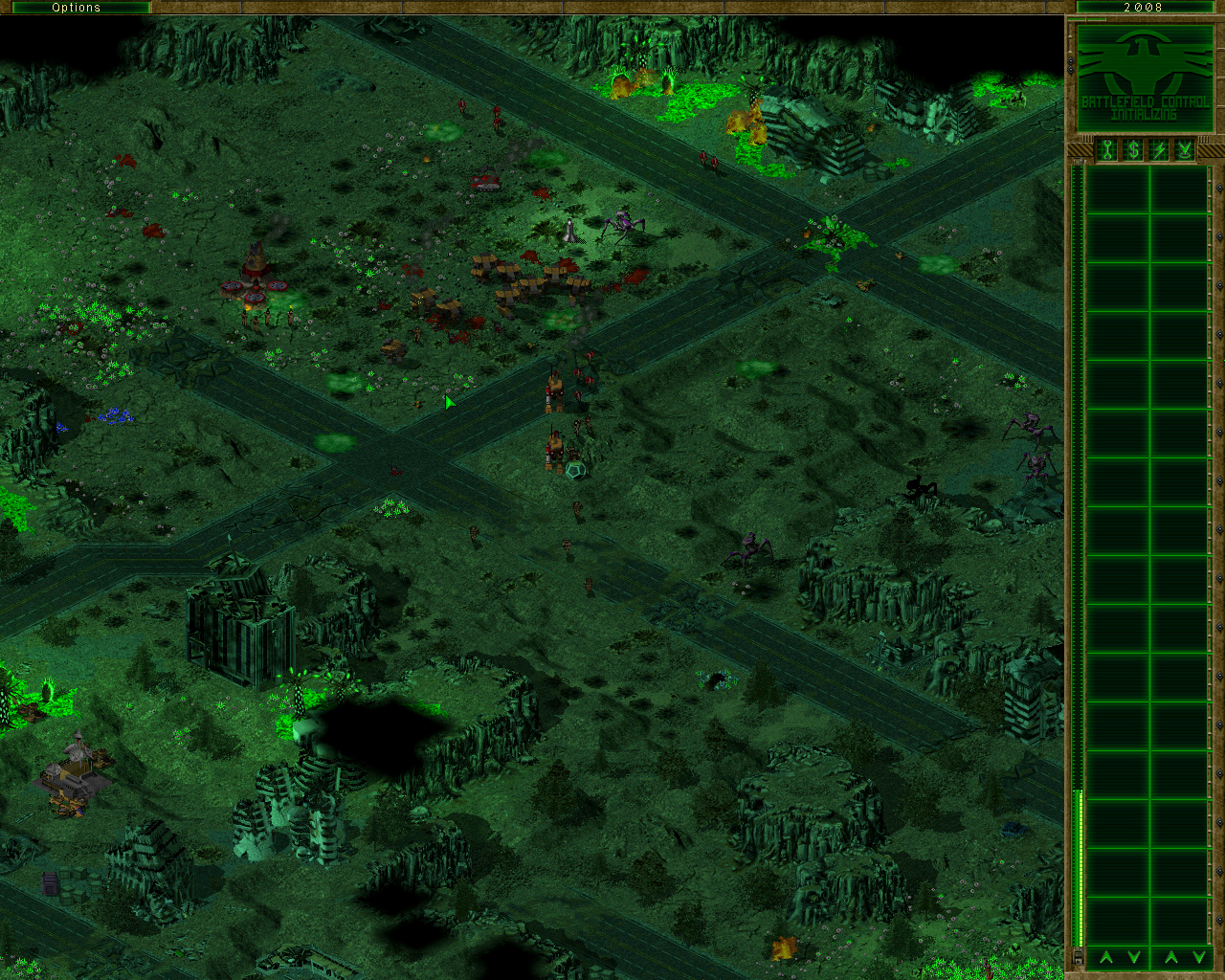
Task: Click the Battlefield Control radar screen
Action: pyautogui.click(x=1145, y=78)
